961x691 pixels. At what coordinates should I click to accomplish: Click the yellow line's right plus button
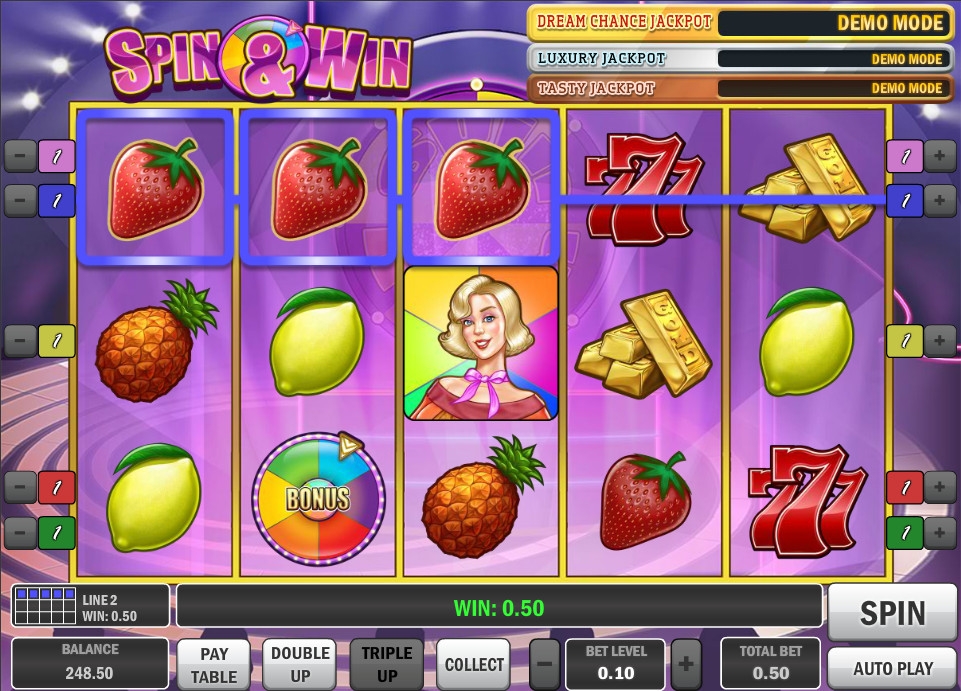pos(940,341)
